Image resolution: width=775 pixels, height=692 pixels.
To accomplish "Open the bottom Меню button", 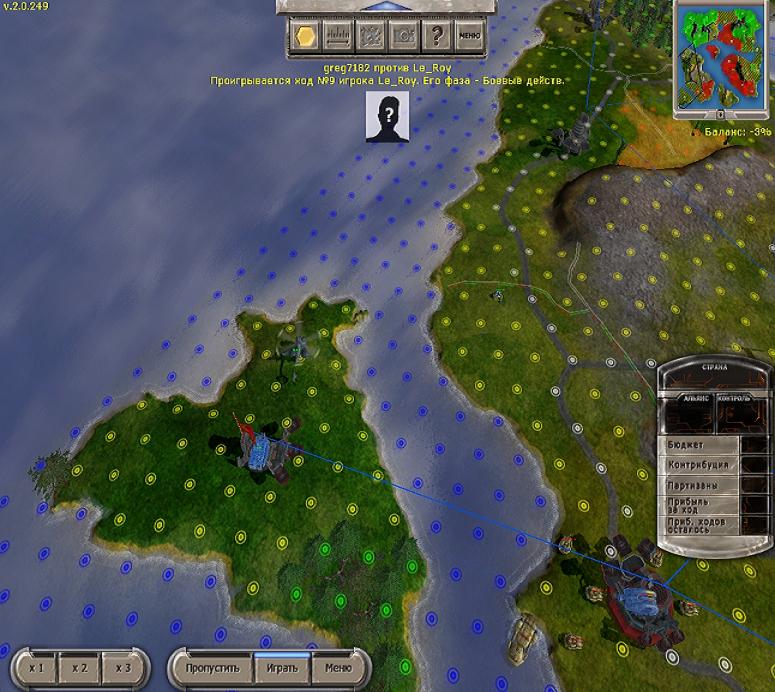I will click(336, 668).
